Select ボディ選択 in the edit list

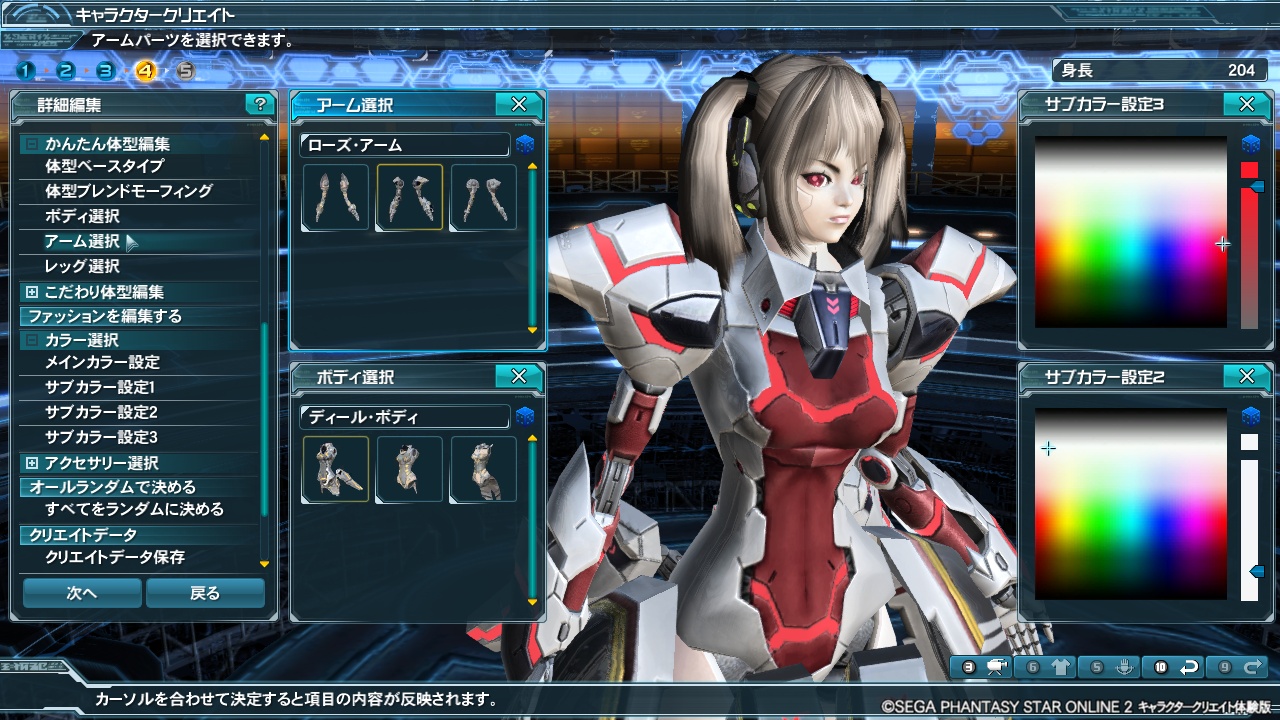point(82,216)
